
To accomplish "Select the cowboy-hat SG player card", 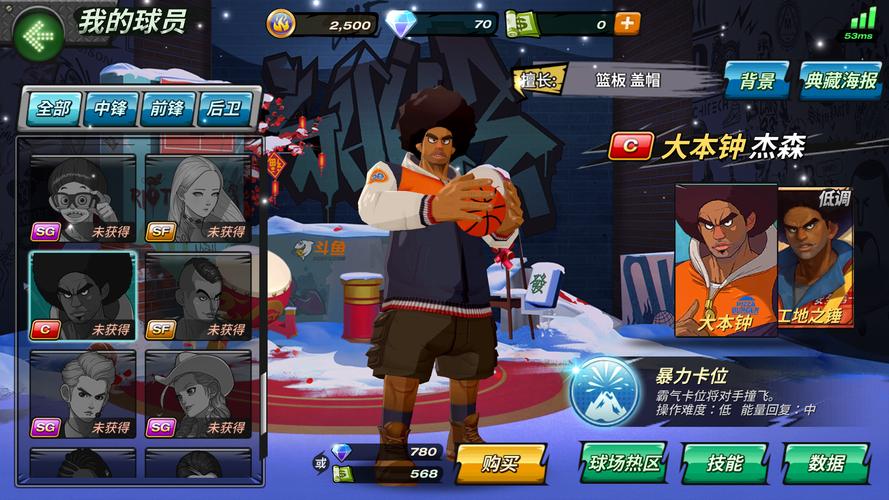I will click(x=197, y=393).
